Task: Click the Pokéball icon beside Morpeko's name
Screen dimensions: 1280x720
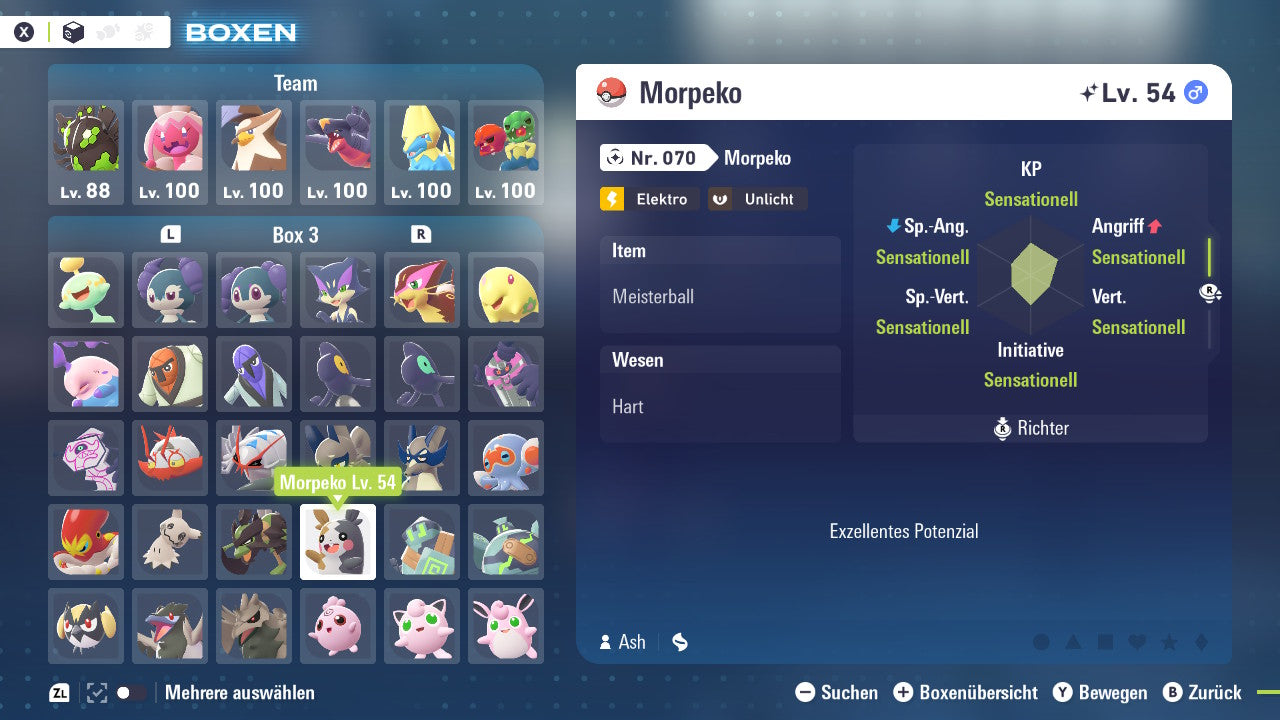Action: [611, 91]
